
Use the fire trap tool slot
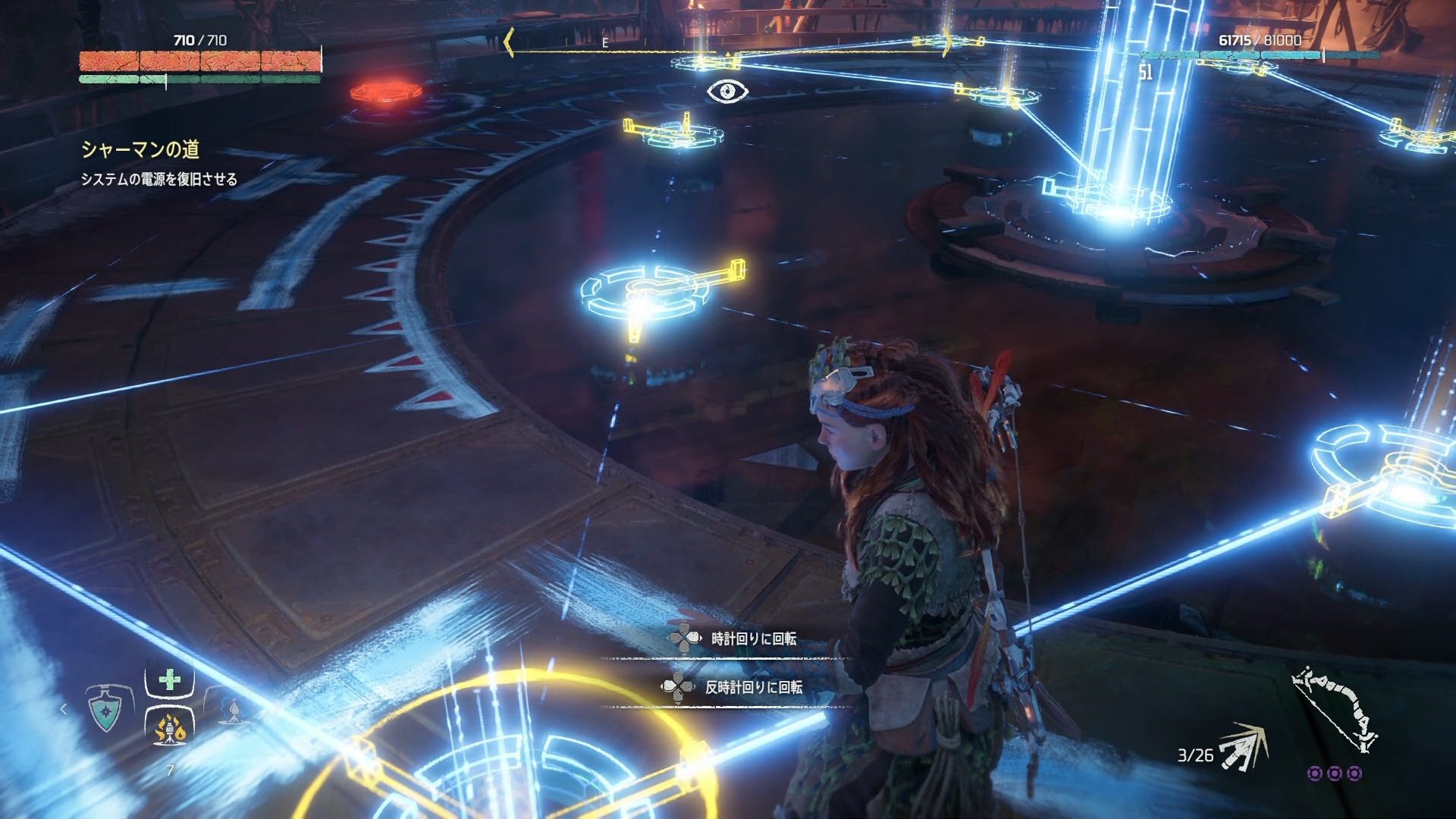(x=170, y=730)
